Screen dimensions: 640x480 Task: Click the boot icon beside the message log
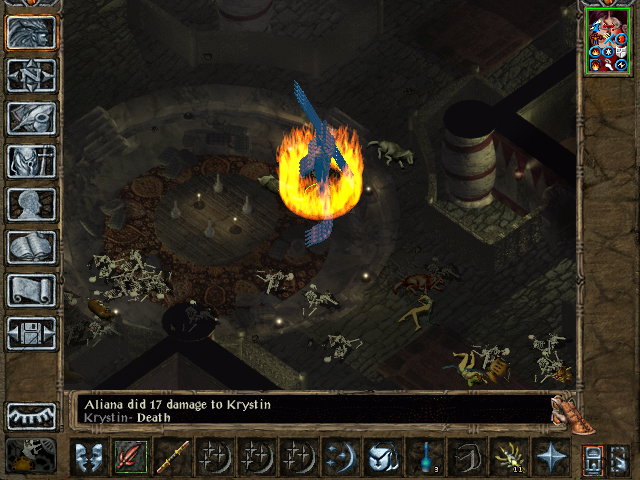(567, 411)
